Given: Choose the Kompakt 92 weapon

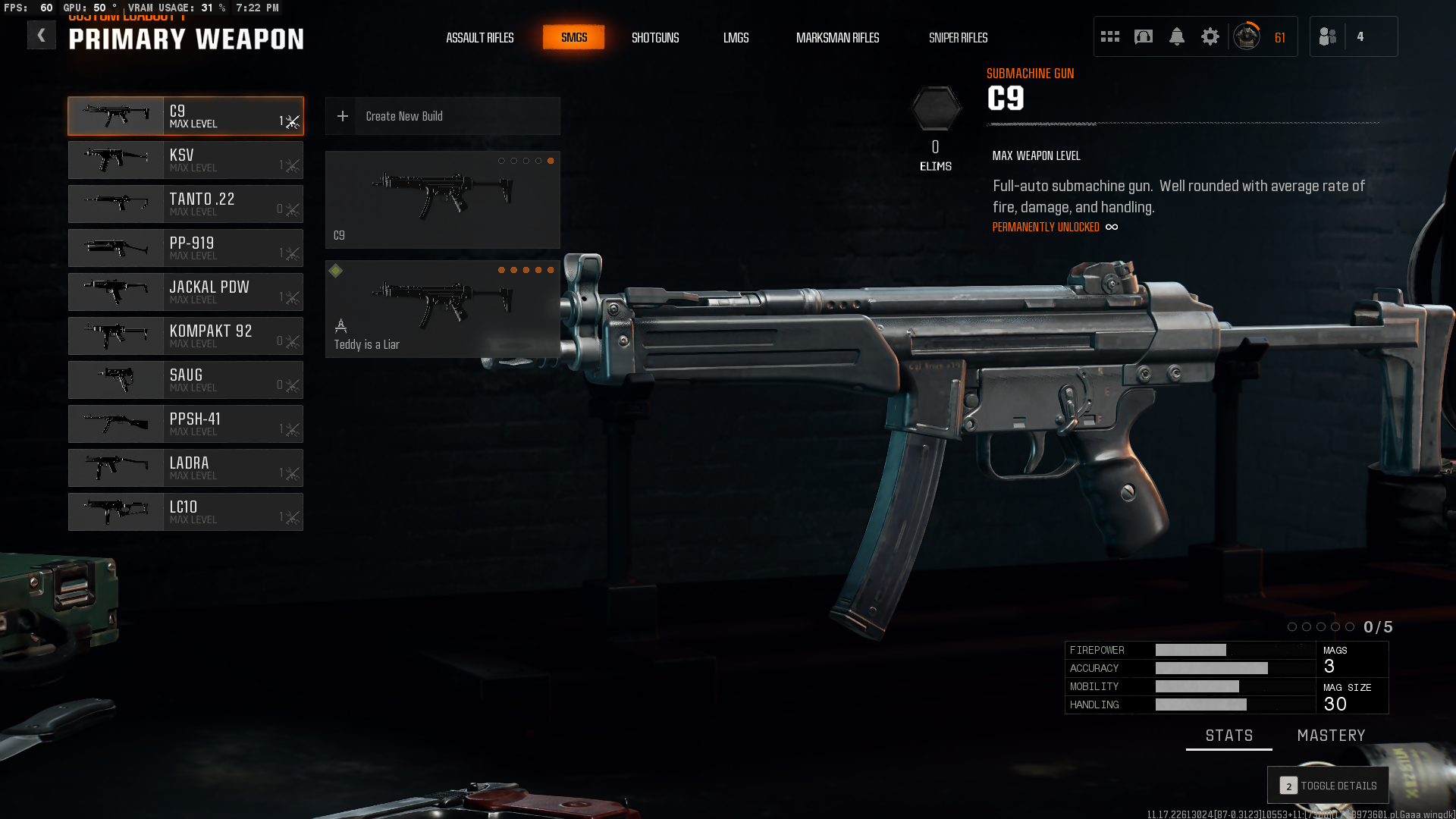Looking at the screenshot, I should pyautogui.click(x=186, y=336).
